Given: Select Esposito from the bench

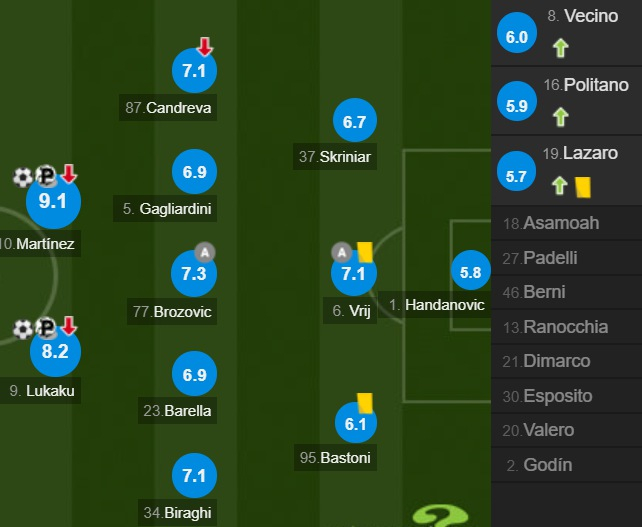Looking at the screenshot, I should tap(566, 396).
